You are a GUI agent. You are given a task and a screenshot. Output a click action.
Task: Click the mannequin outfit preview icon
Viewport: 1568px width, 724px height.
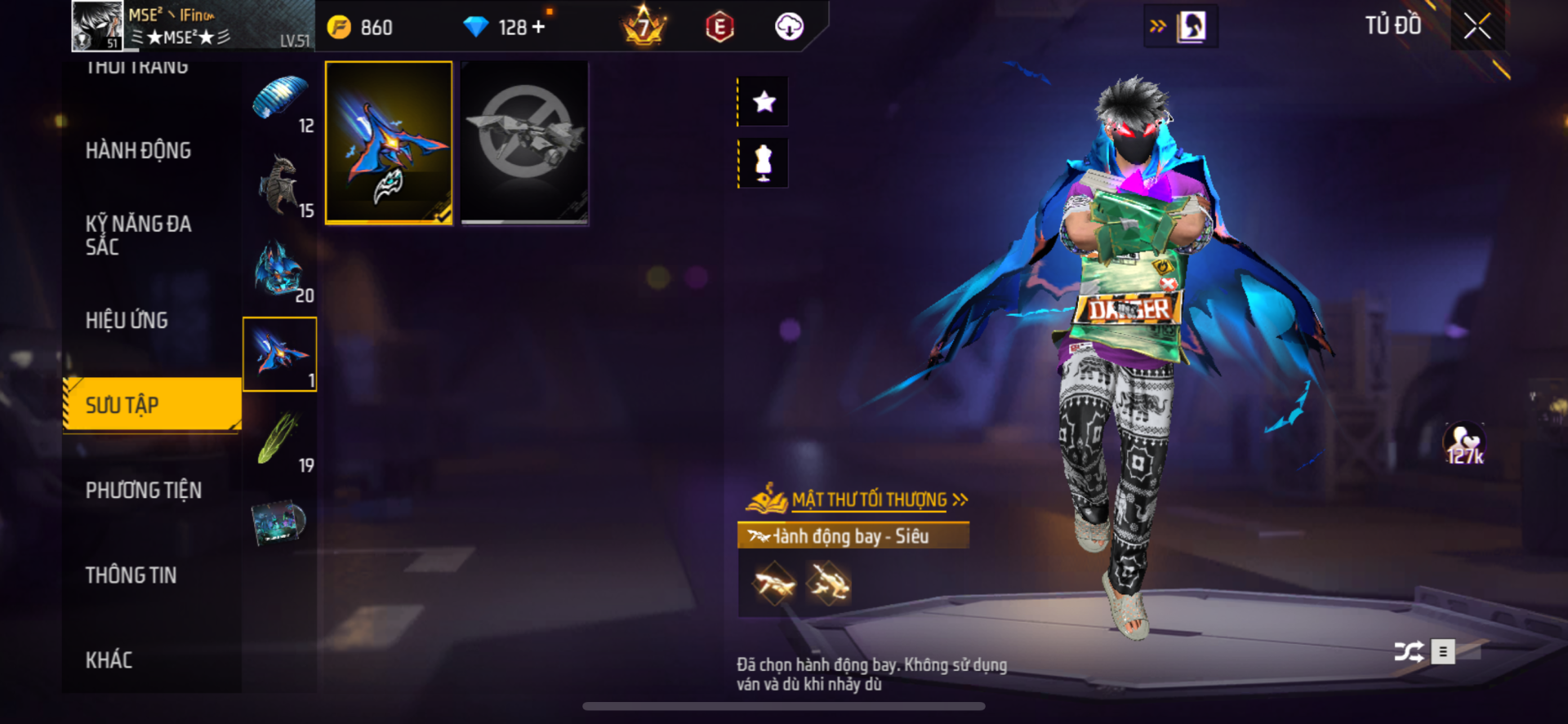pos(764,163)
